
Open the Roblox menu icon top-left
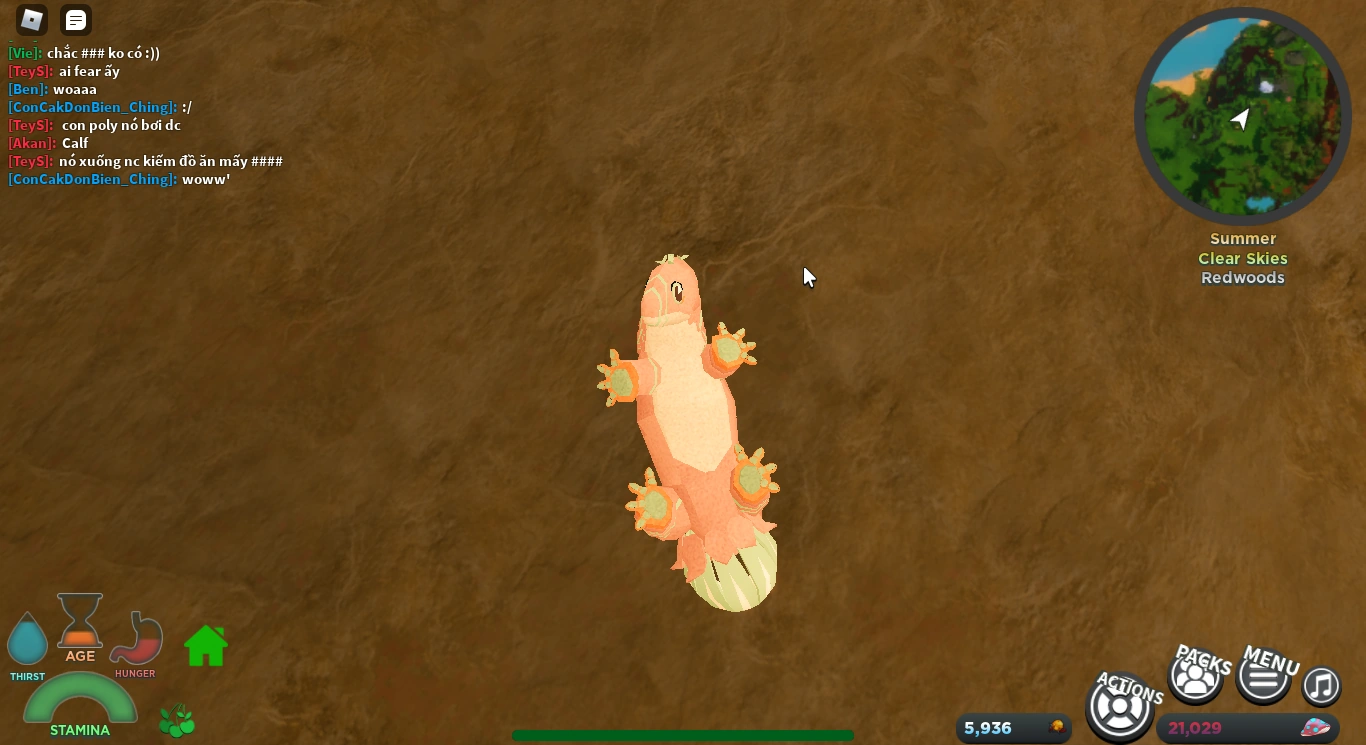pyautogui.click(x=31, y=20)
